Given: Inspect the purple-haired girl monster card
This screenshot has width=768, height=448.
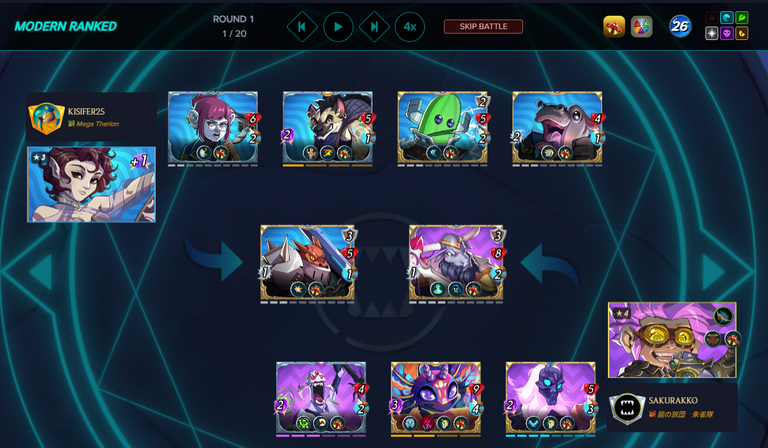Looking at the screenshot, I should click(213, 127).
